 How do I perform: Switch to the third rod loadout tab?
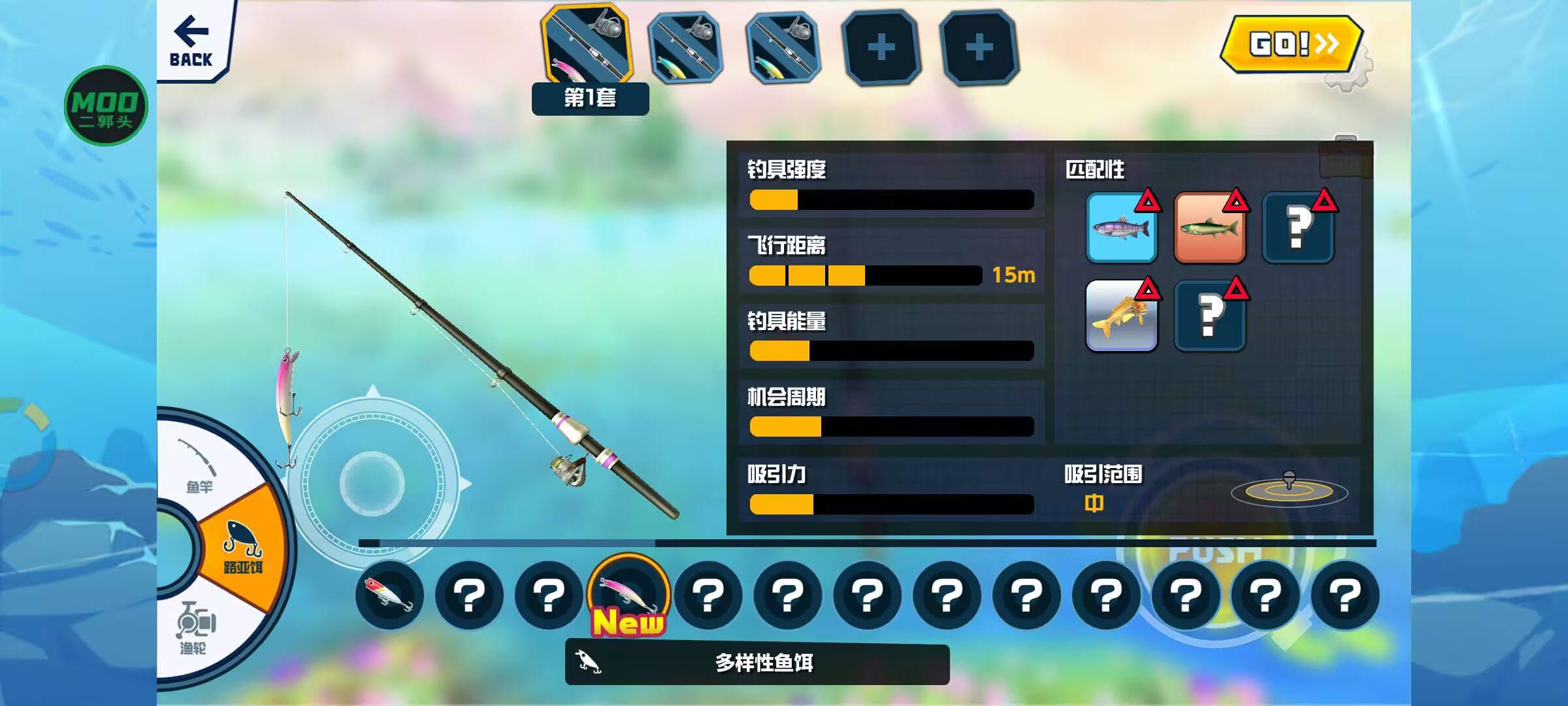[x=781, y=46]
